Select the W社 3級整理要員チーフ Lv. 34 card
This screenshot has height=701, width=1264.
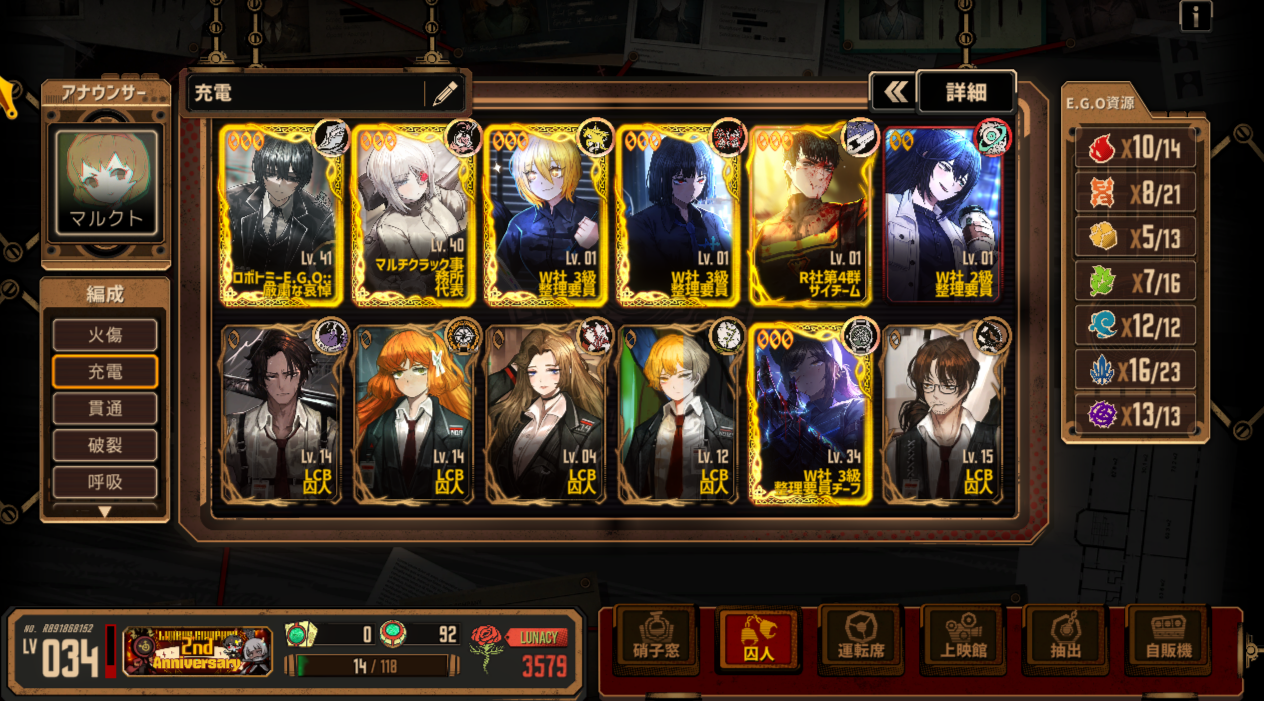[811, 413]
